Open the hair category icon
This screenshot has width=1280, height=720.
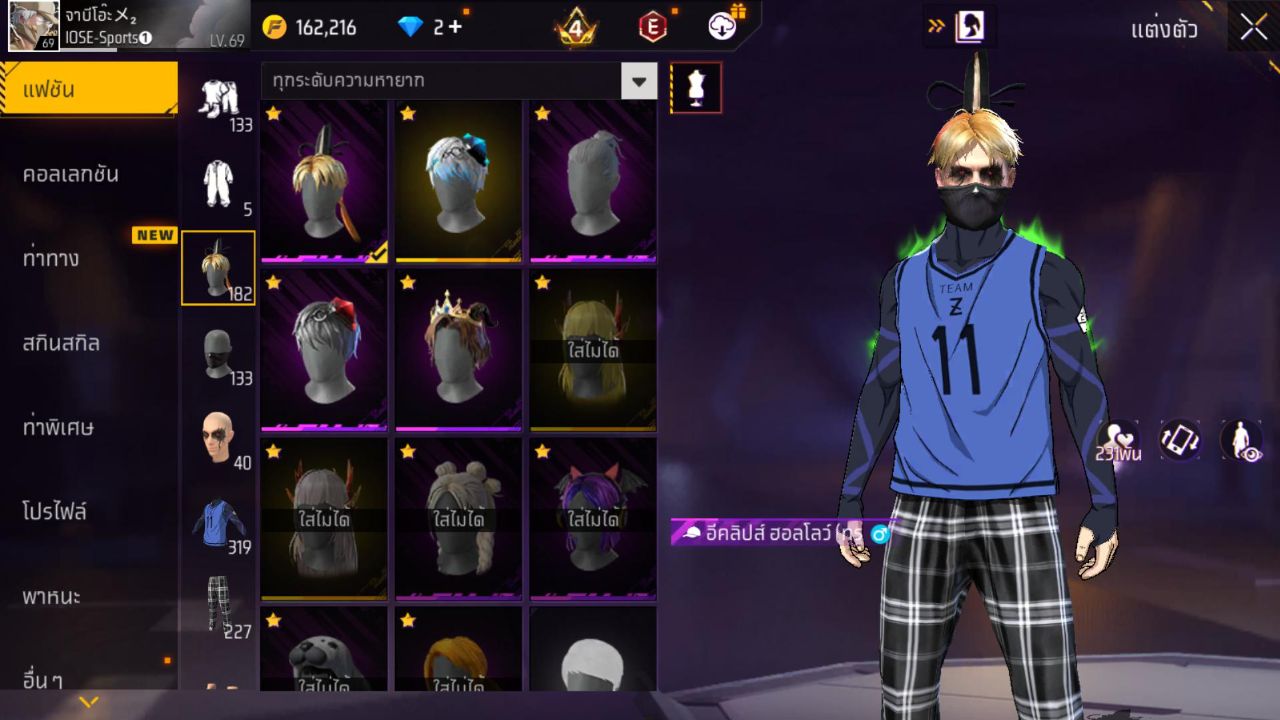[x=218, y=265]
